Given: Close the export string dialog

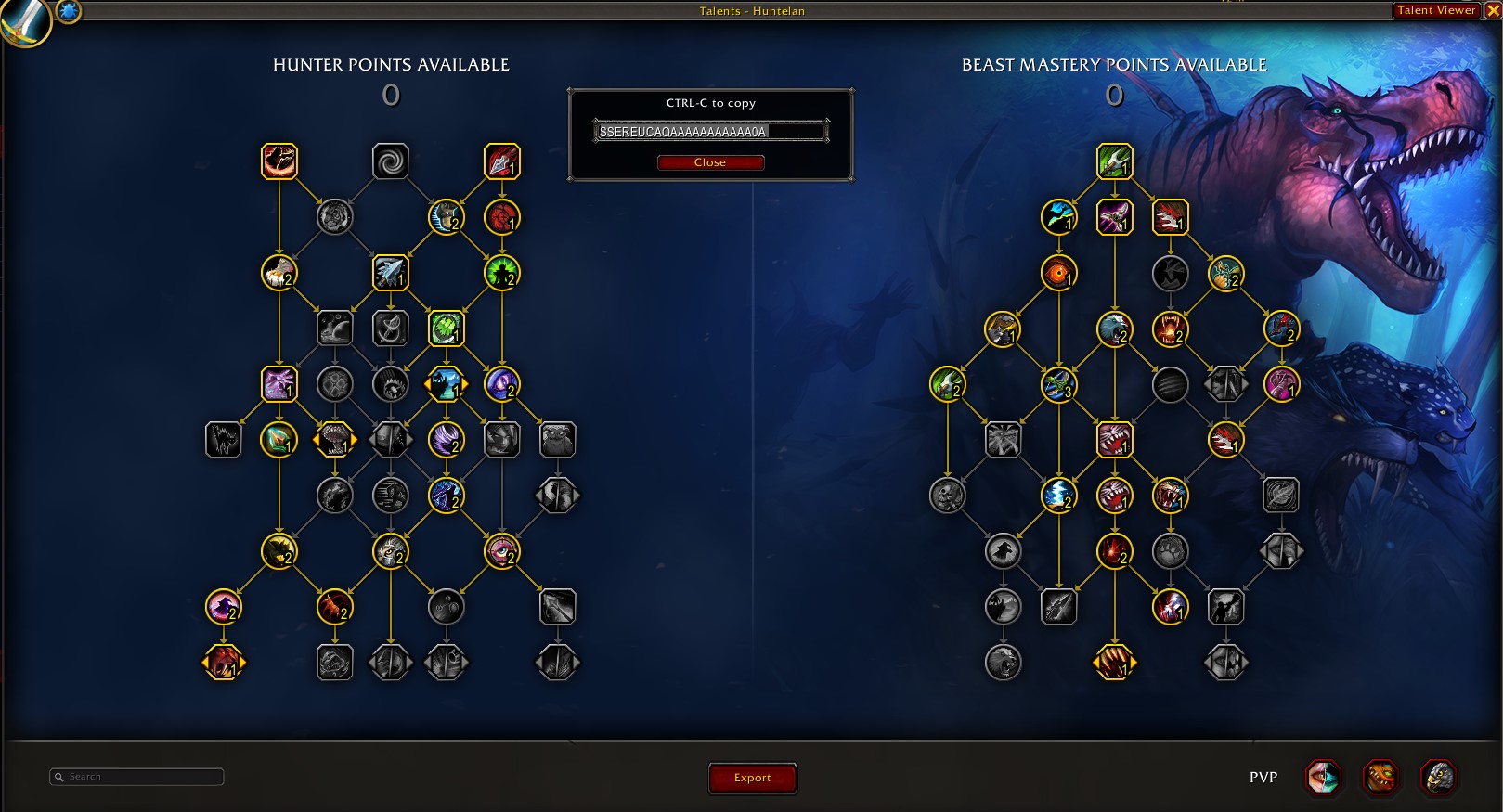Looking at the screenshot, I should pos(710,162).
